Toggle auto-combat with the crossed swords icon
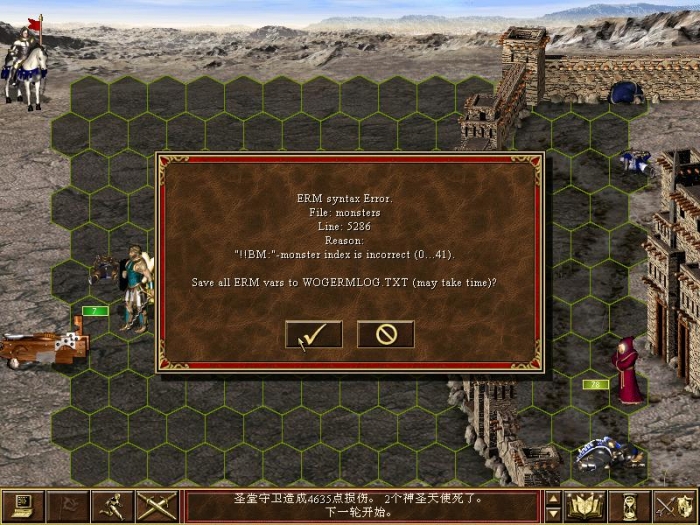Screen dimensions: 700x525 coord(158,505)
